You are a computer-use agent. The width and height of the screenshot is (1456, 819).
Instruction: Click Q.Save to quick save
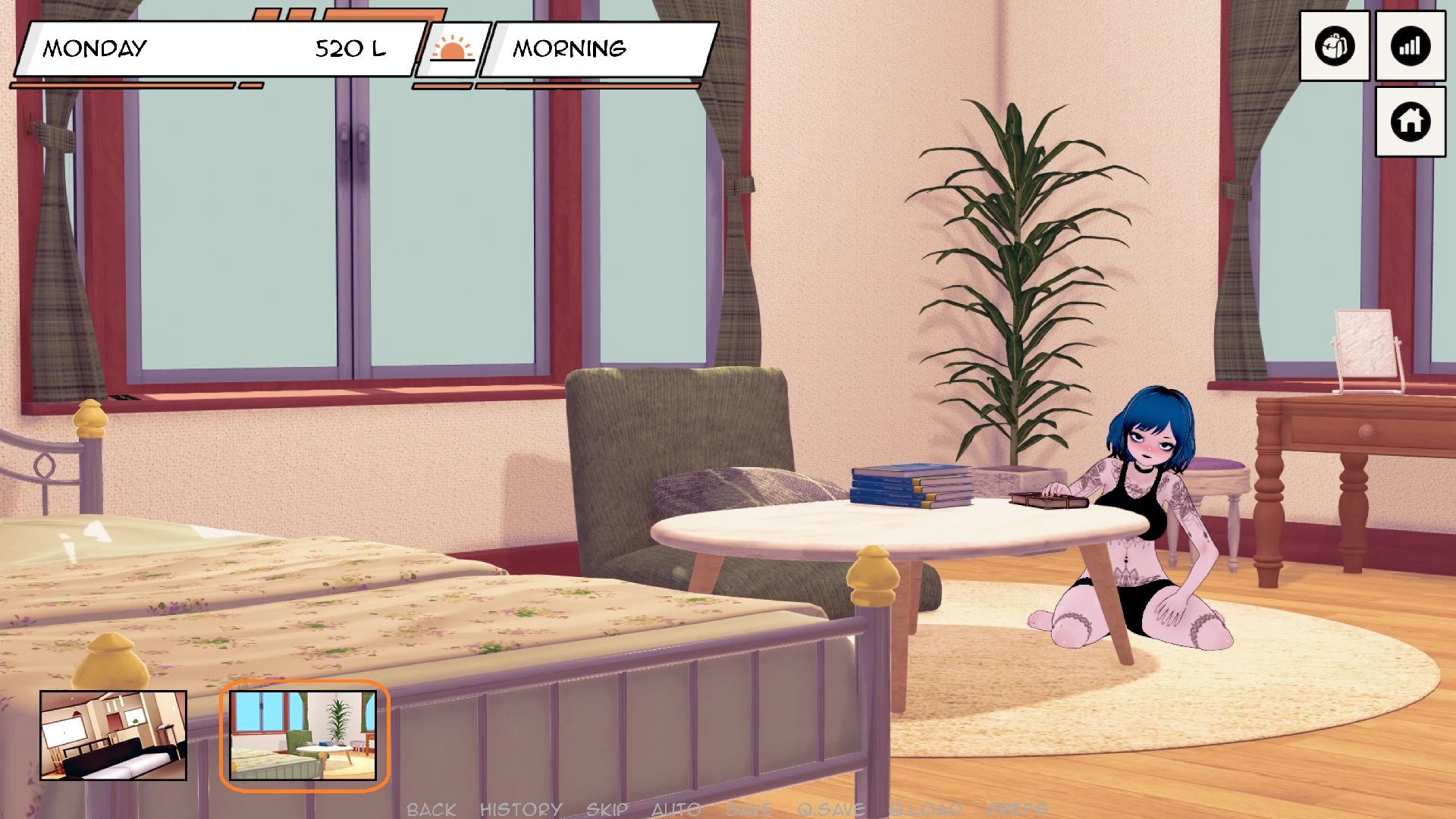point(831,809)
